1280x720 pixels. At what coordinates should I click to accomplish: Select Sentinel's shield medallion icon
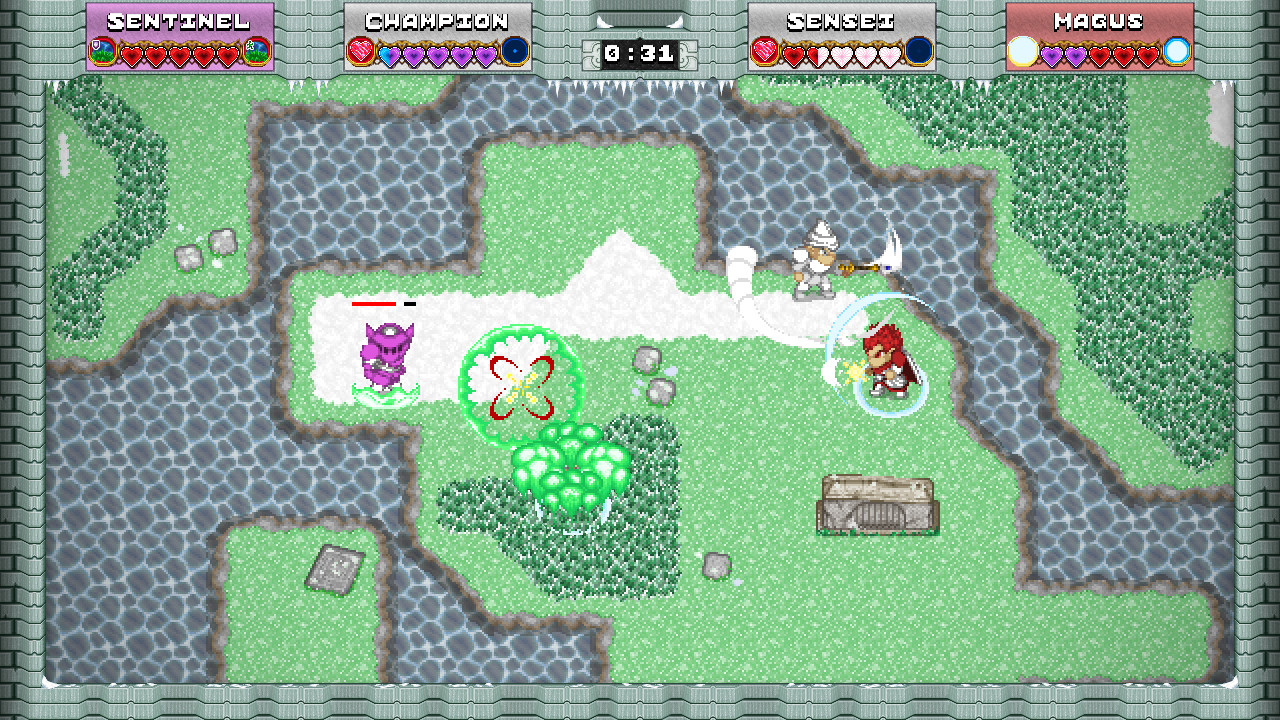[x=102, y=50]
